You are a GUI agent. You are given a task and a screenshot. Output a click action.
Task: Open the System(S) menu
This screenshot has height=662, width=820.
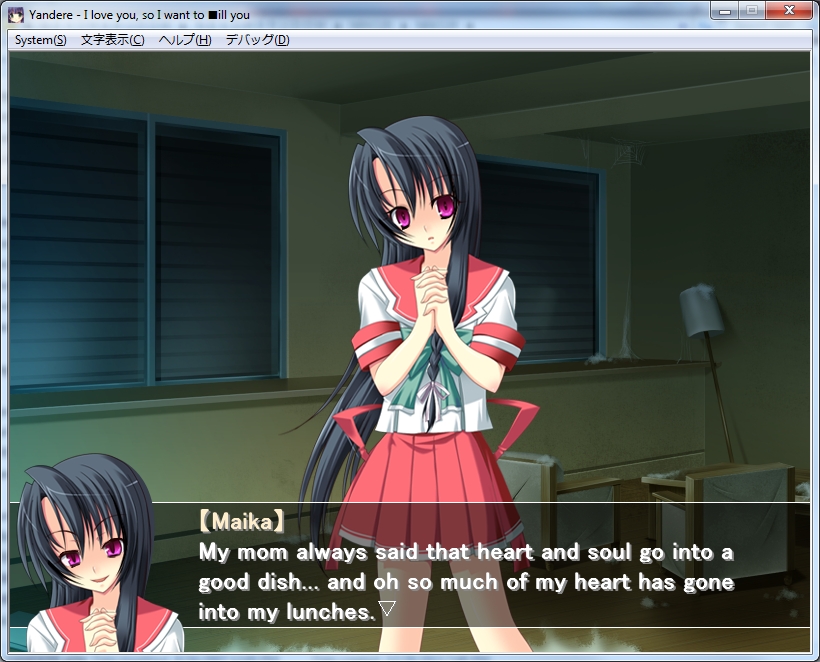pos(41,40)
